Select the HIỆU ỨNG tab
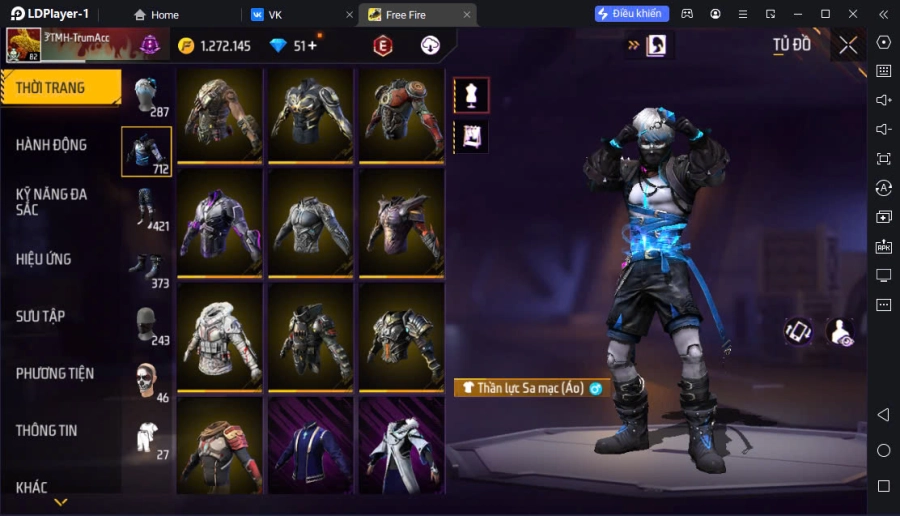This screenshot has width=900, height=516. pyautogui.click(x=44, y=259)
